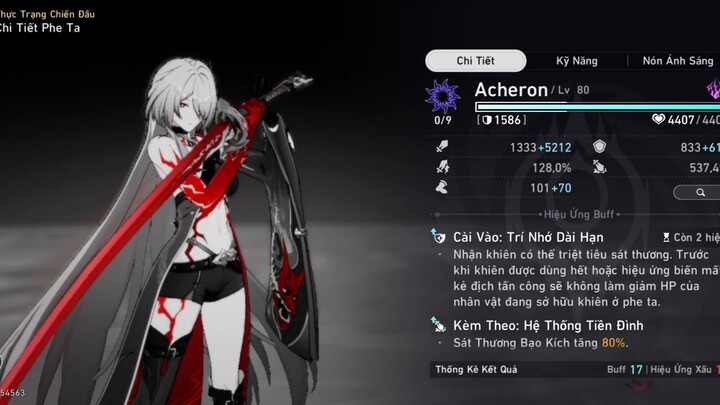Click the magnifier stat details button
Screen dimensions: 720x405
tap(698, 192)
